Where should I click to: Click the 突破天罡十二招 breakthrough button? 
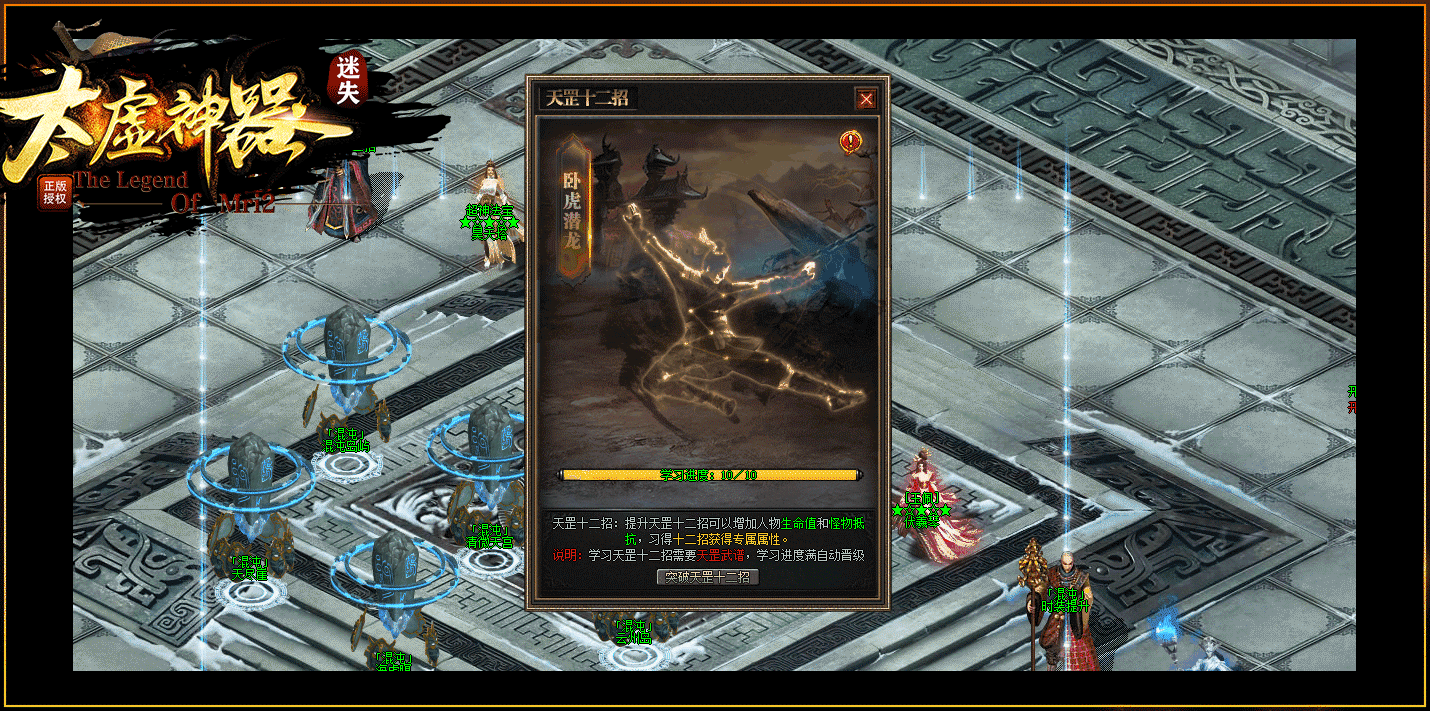[708, 577]
